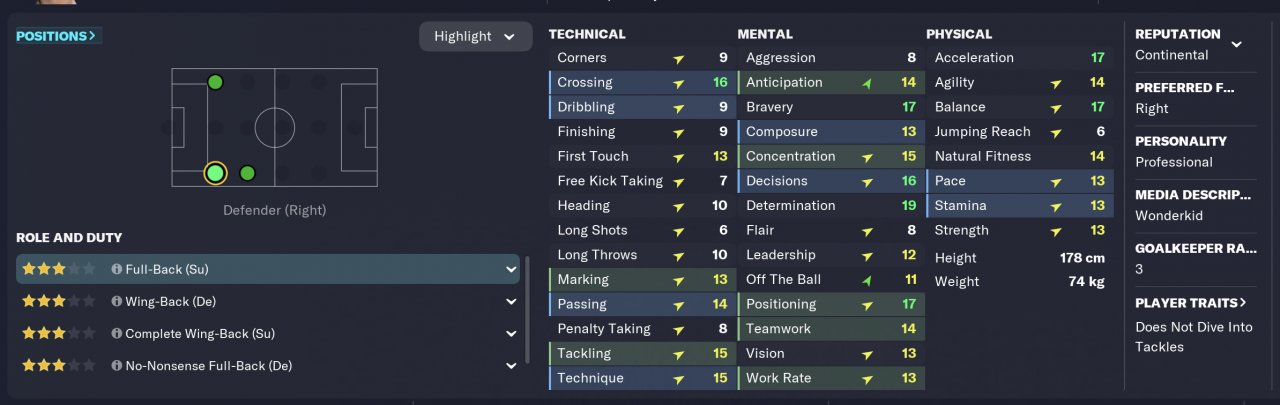
Task: Select the Full-Back (Su) role row
Action: click(260, 269)
